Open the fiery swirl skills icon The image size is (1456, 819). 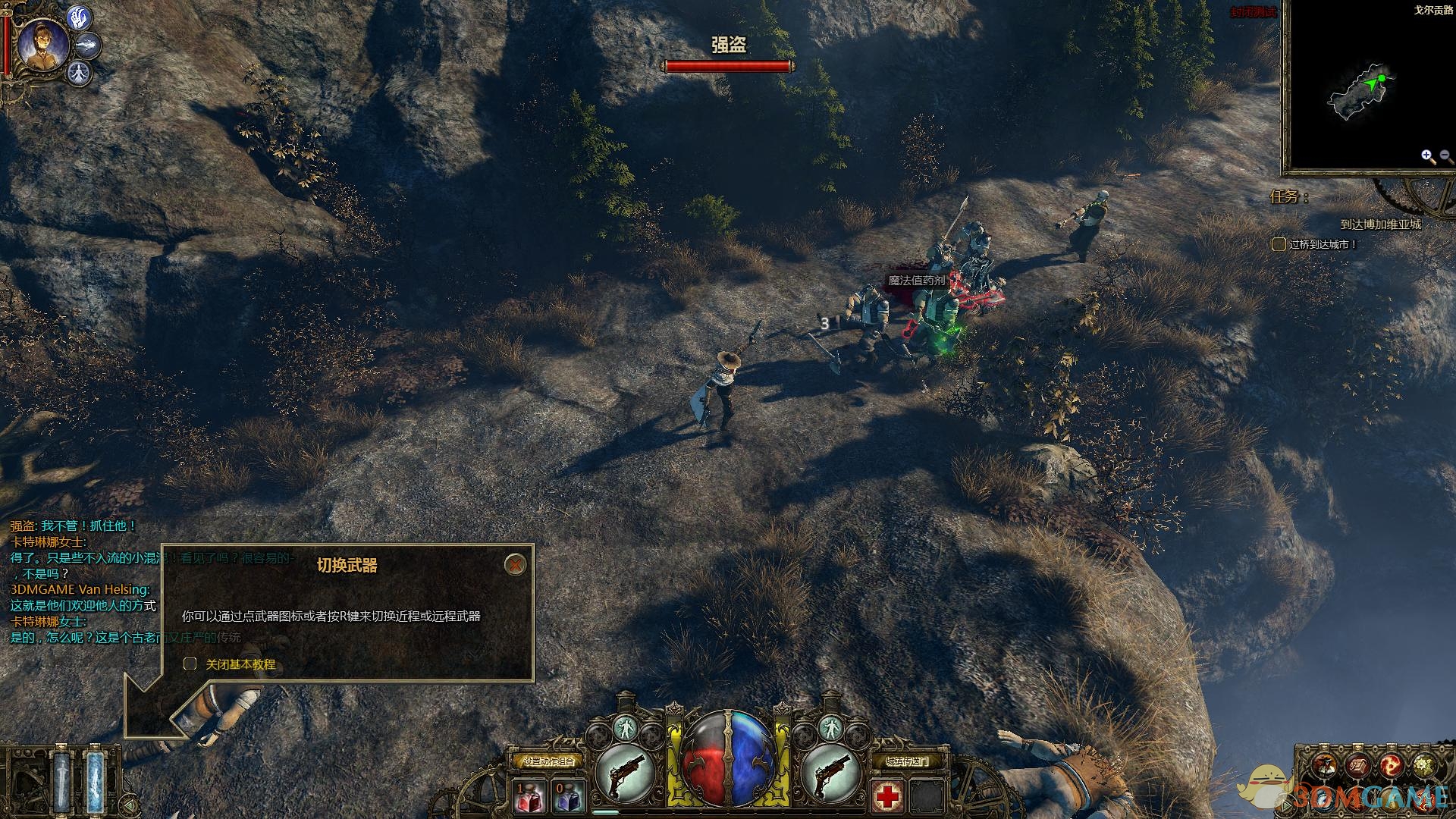(1390, 766)
